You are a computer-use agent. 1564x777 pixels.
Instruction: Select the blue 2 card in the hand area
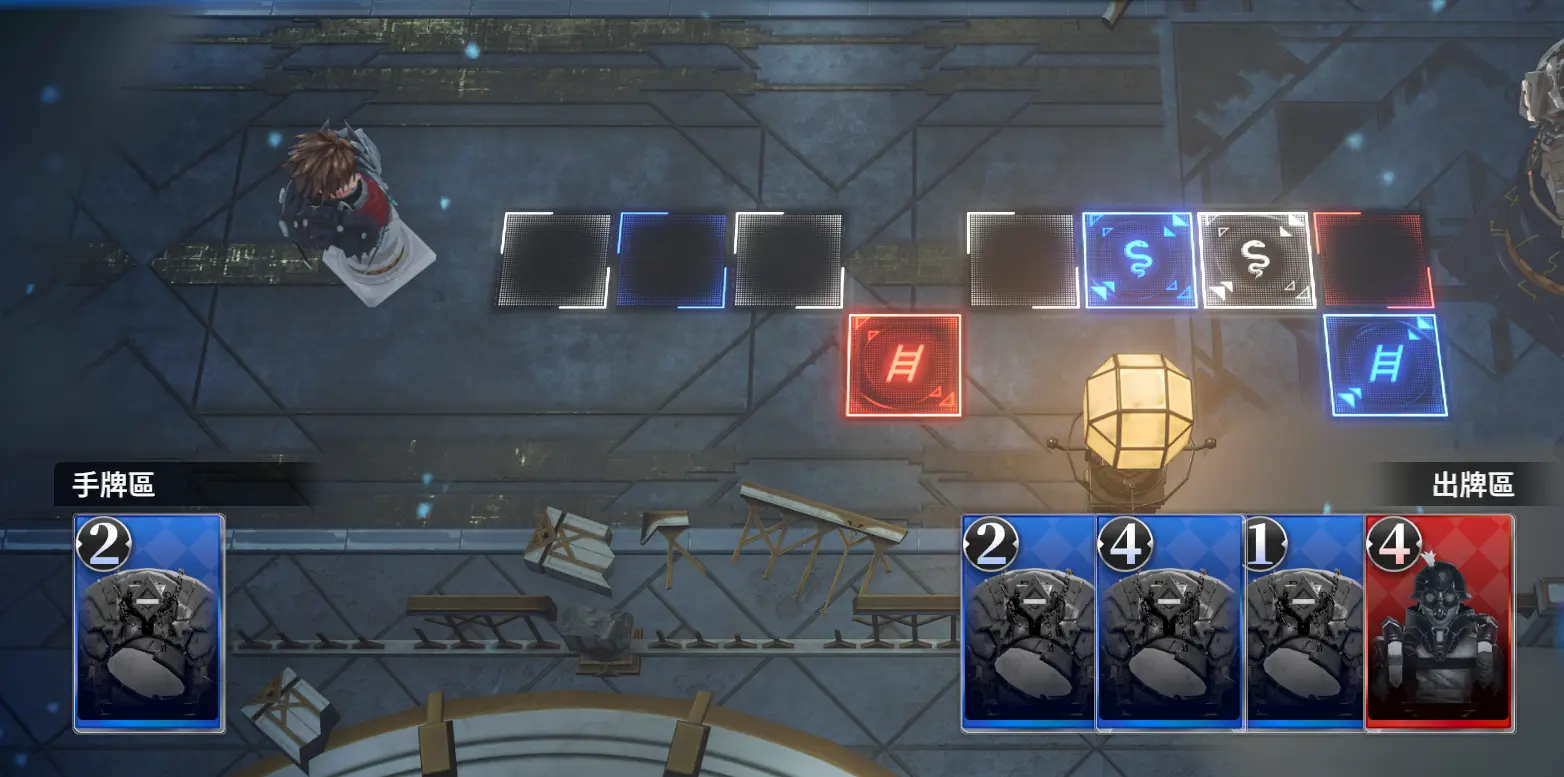[148, 622]
